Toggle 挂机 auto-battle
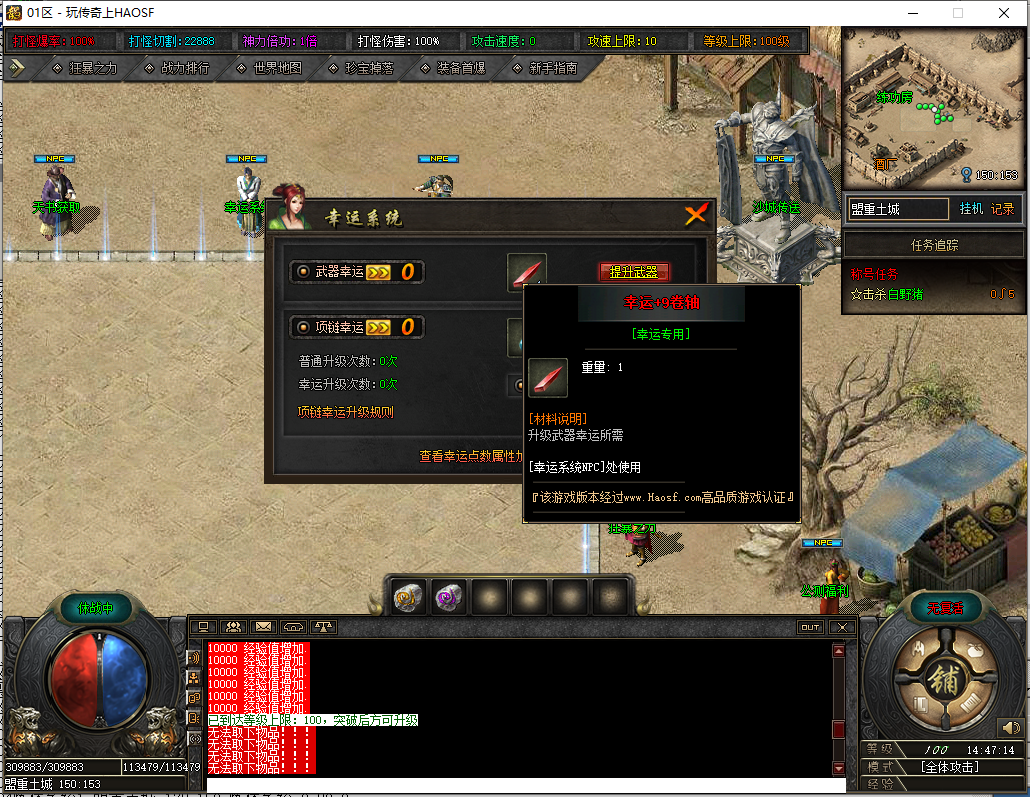The image size is (1030, 797). pos(971,209)
